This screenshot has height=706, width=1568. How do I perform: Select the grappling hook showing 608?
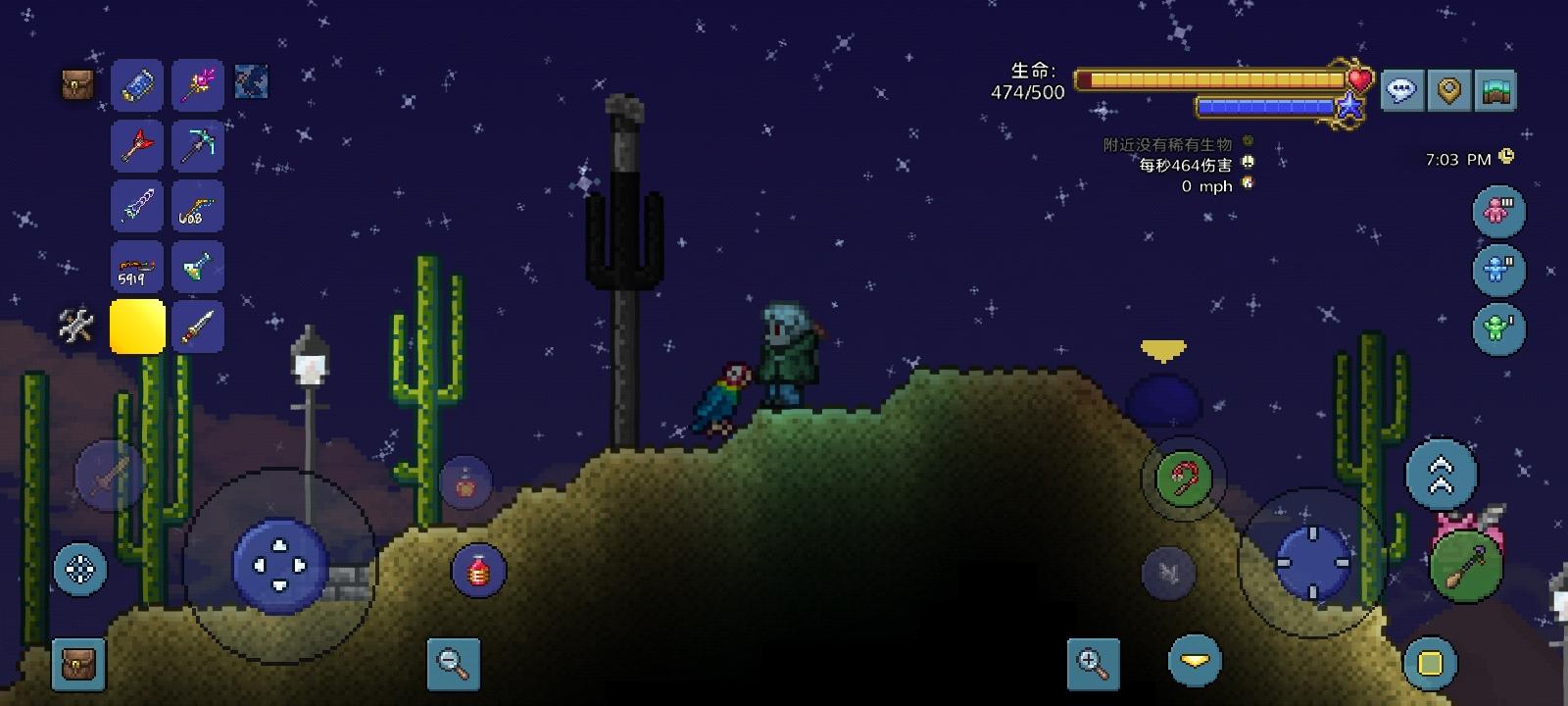pyautogui.click(x=197, y=206)
